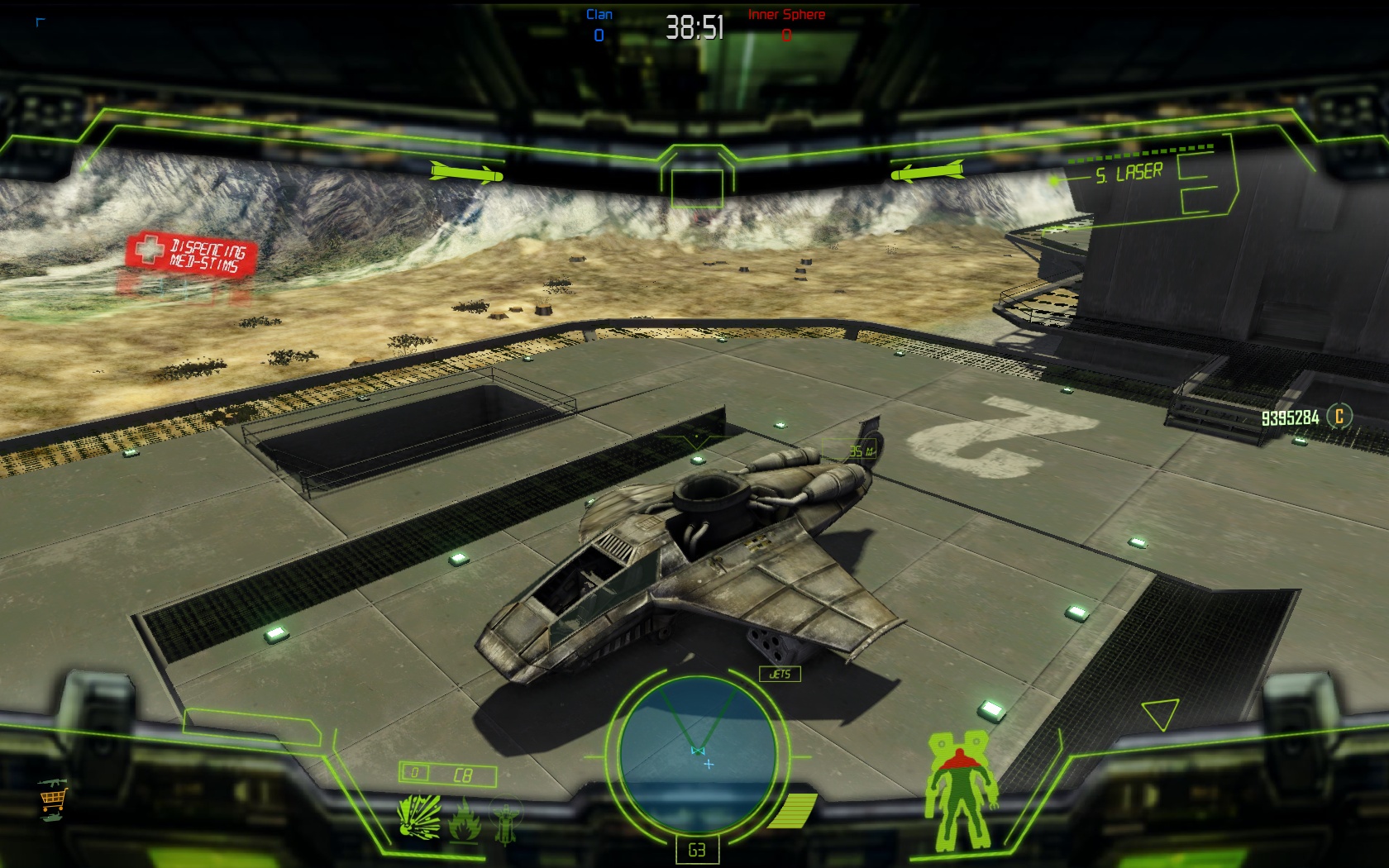Click the C-bills coin icon
This screenshot has height=868, width=1389.
click(x=1339, y=416)
